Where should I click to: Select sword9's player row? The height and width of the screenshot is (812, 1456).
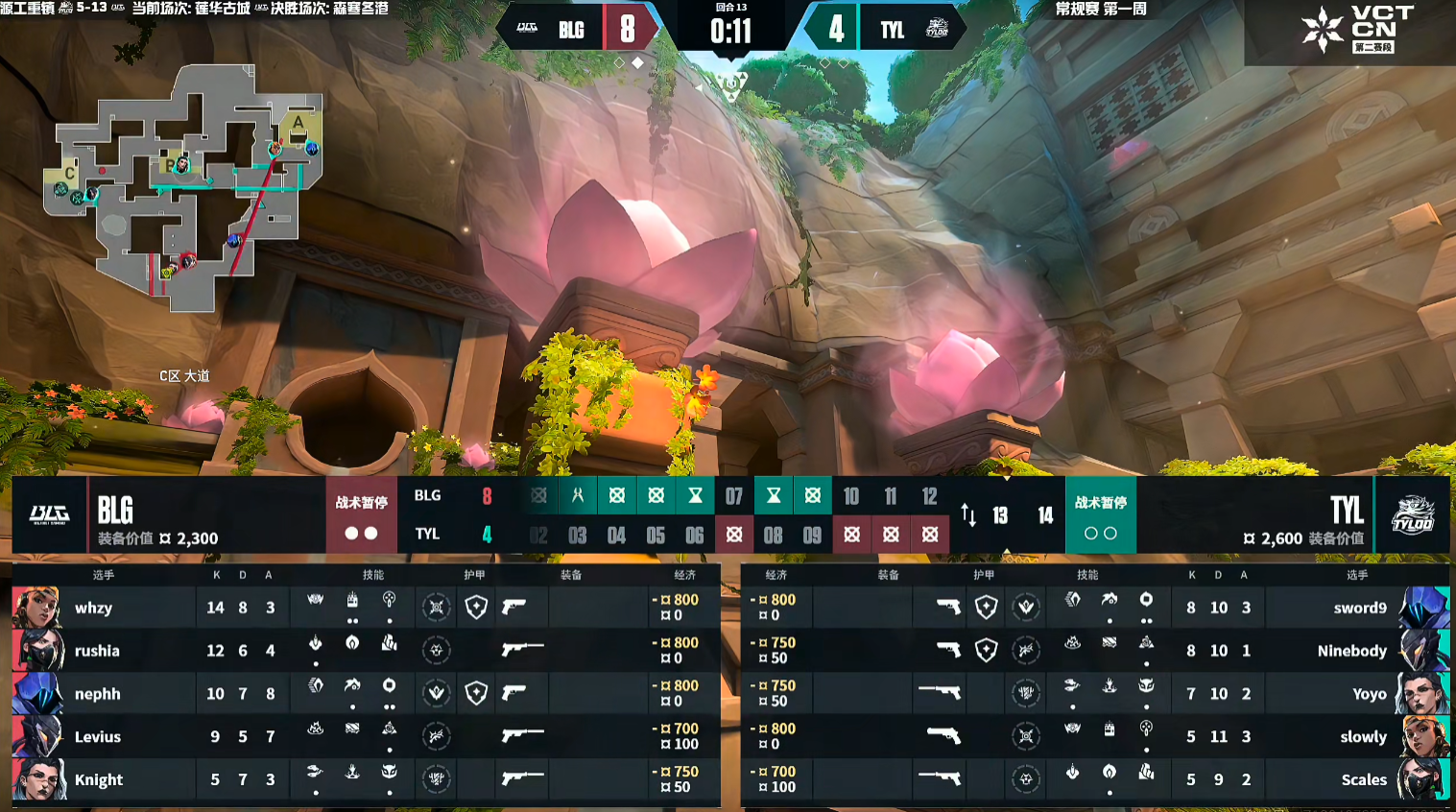click(1094, 608)
